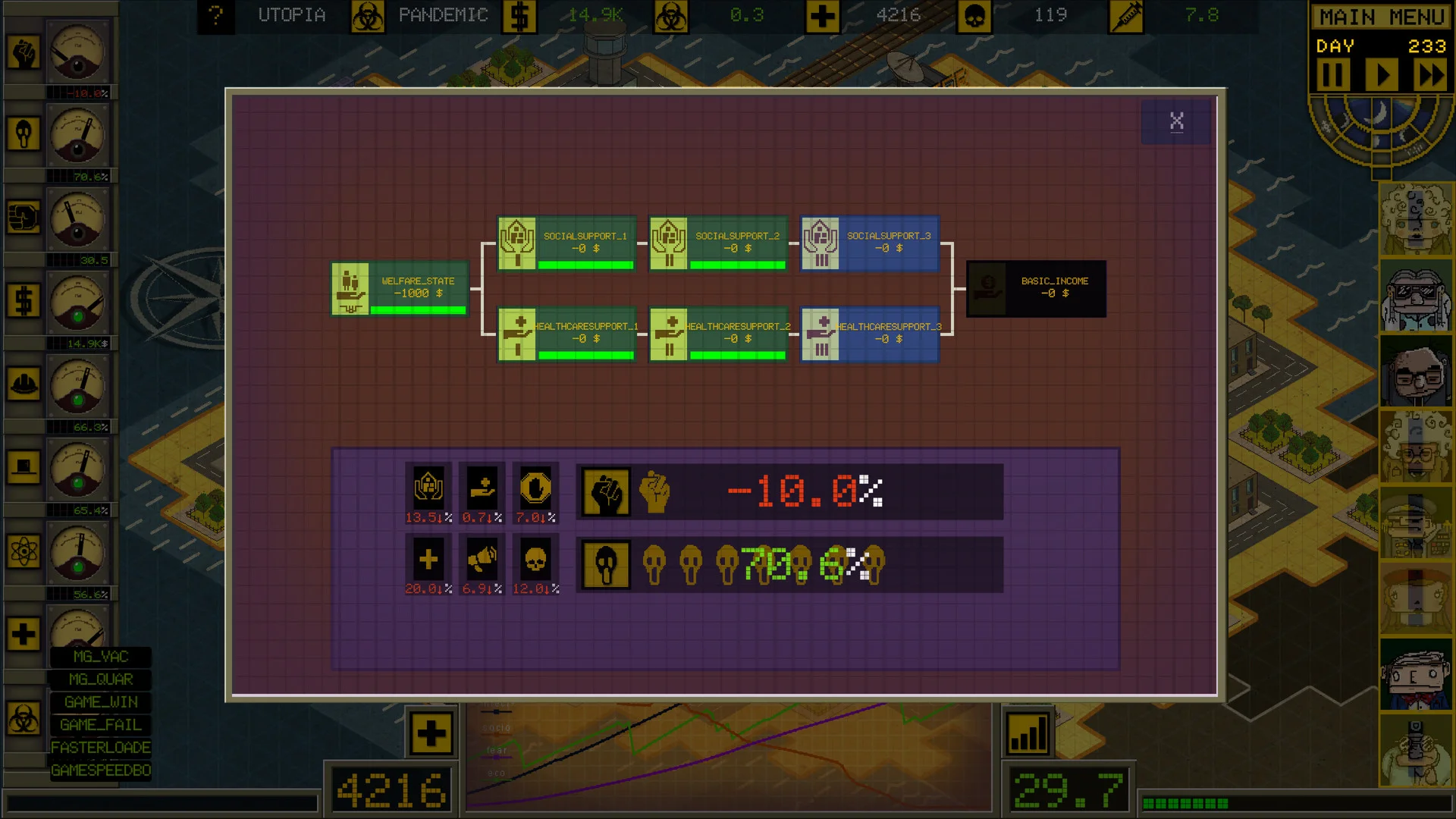Trigger the GAME_WIN debug button
1456x819 pixels.
click(101, 702)
